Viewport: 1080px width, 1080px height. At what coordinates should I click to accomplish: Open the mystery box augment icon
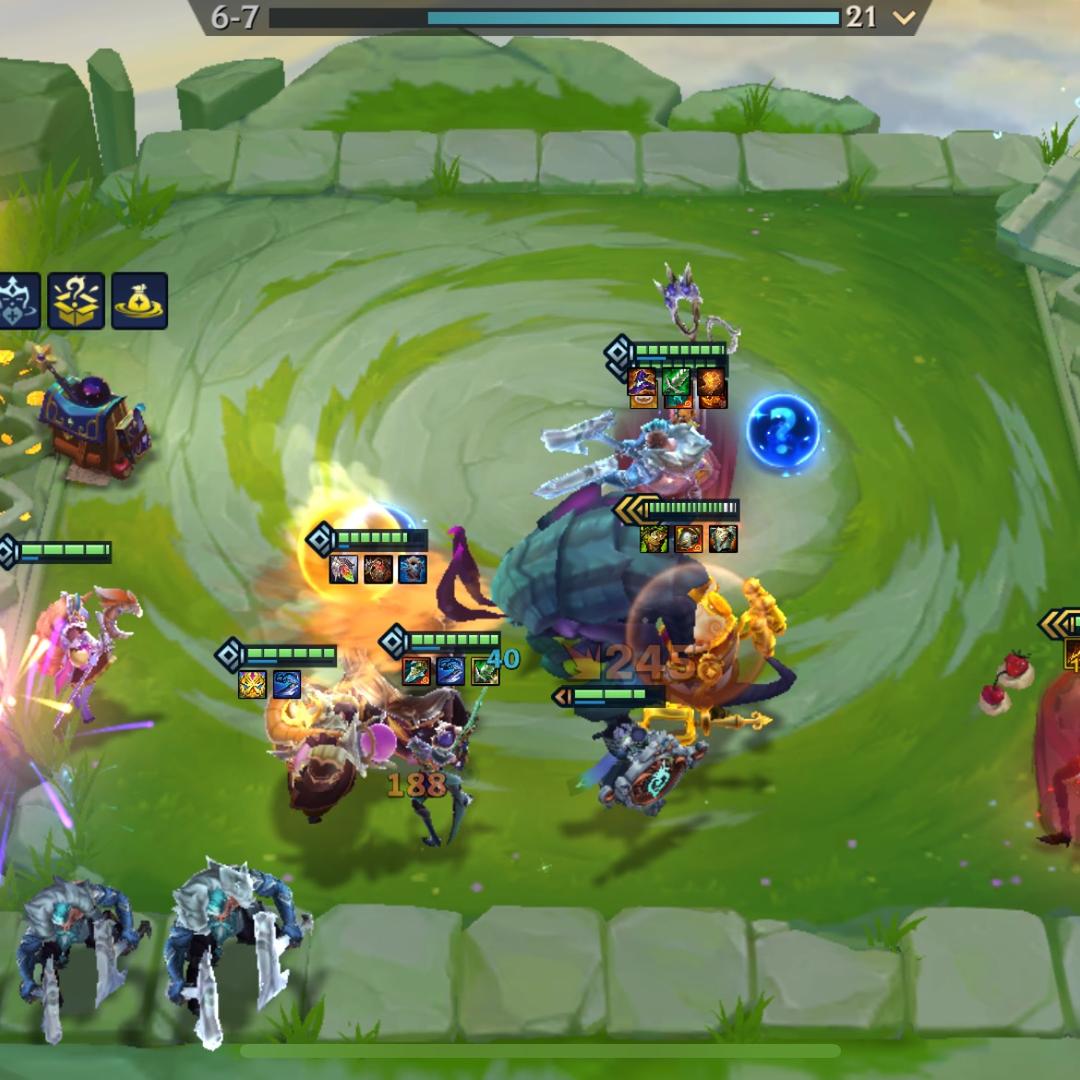click(77, 300)
